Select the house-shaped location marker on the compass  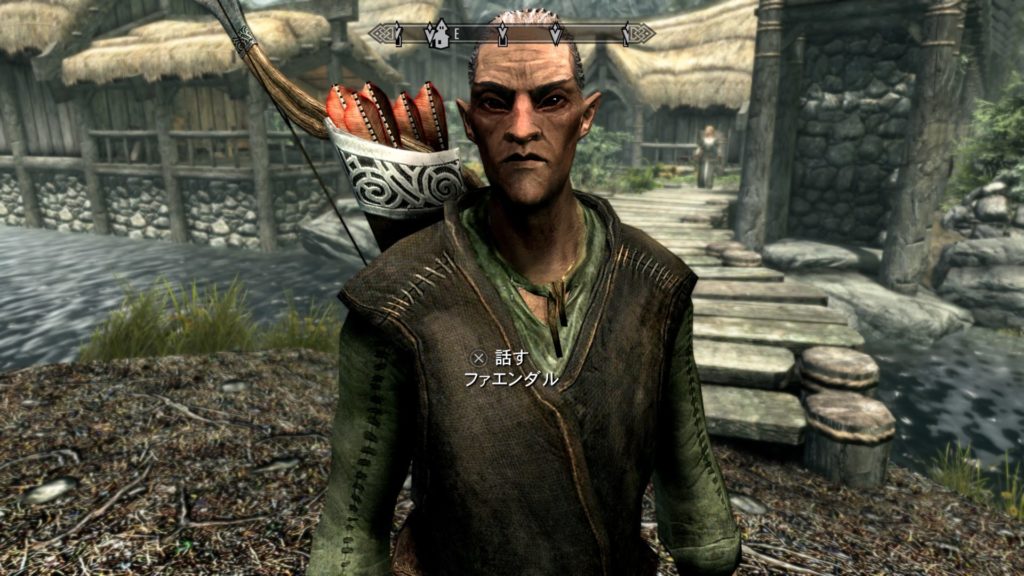(436, 35)
